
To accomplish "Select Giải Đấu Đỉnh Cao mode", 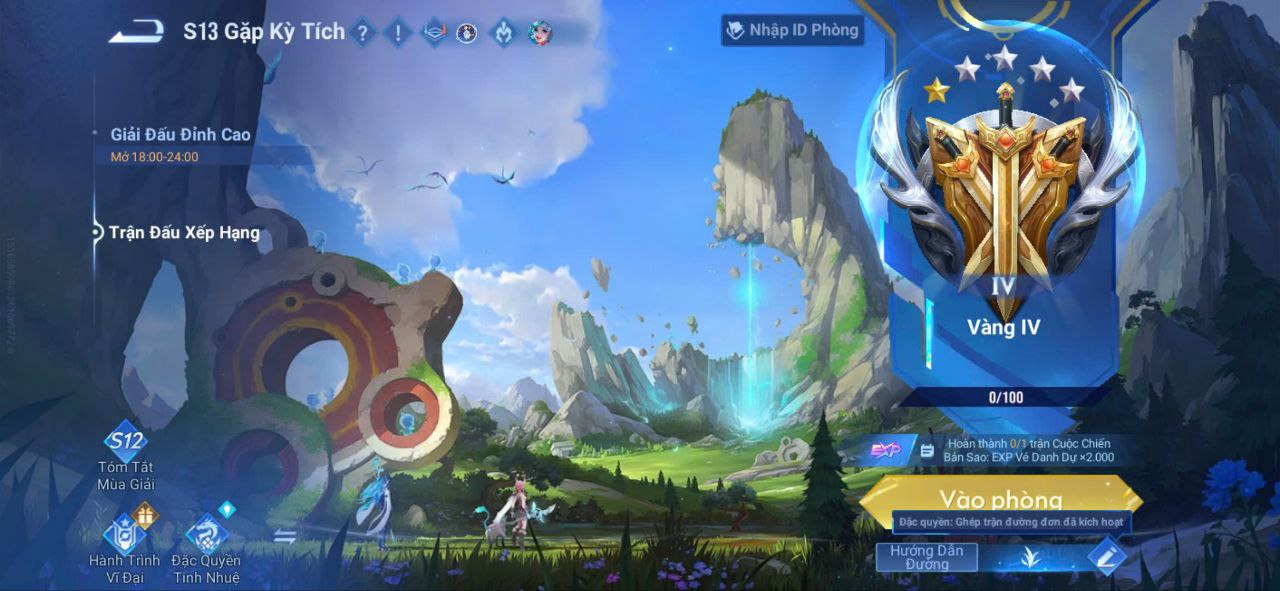I will point(181,135).
